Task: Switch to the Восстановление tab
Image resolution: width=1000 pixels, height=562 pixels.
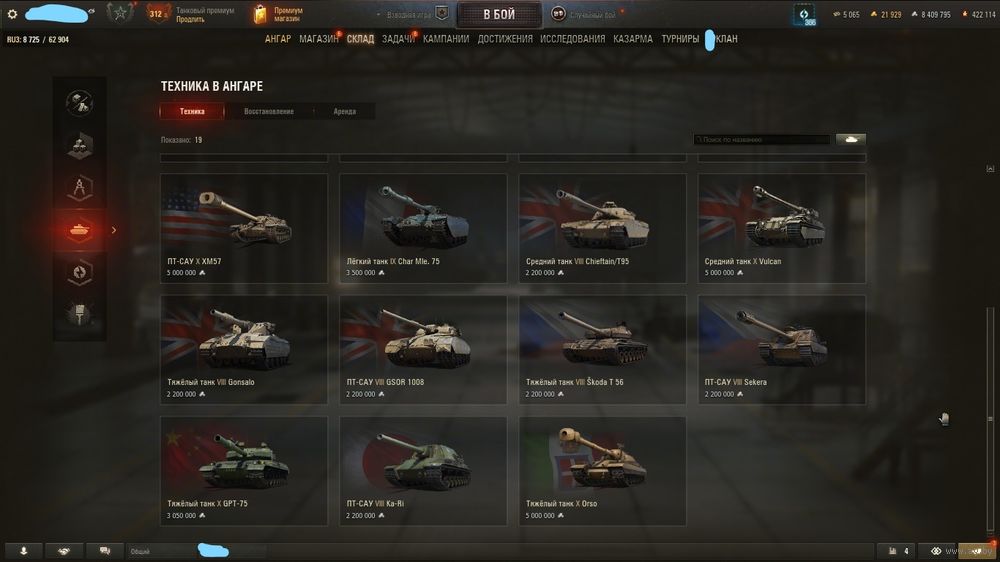Action: 269,111
